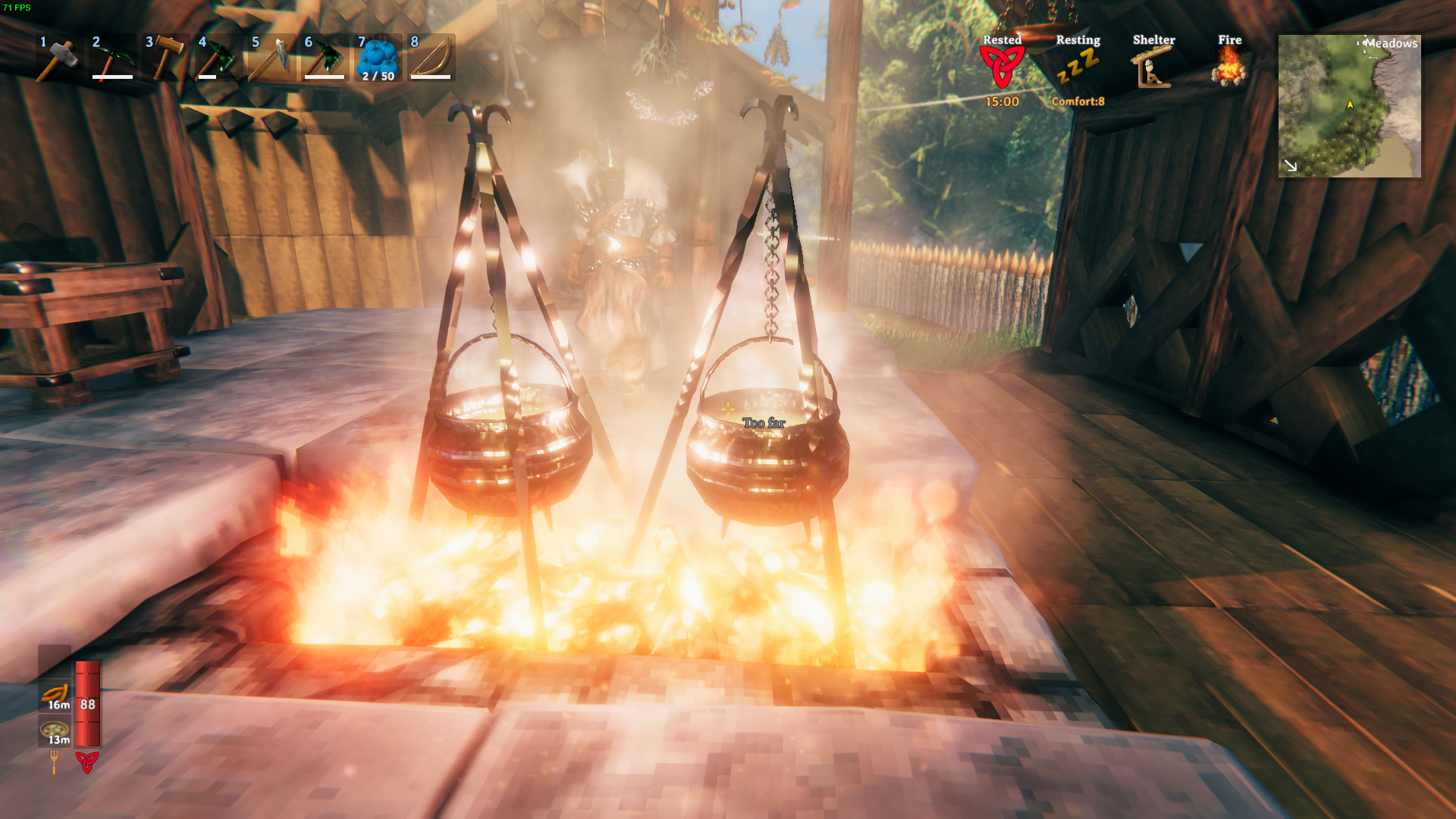Viewport: 1456px width, 819px height.
Task: Open the Meadows minimap
Action: tap(1349, 106)
